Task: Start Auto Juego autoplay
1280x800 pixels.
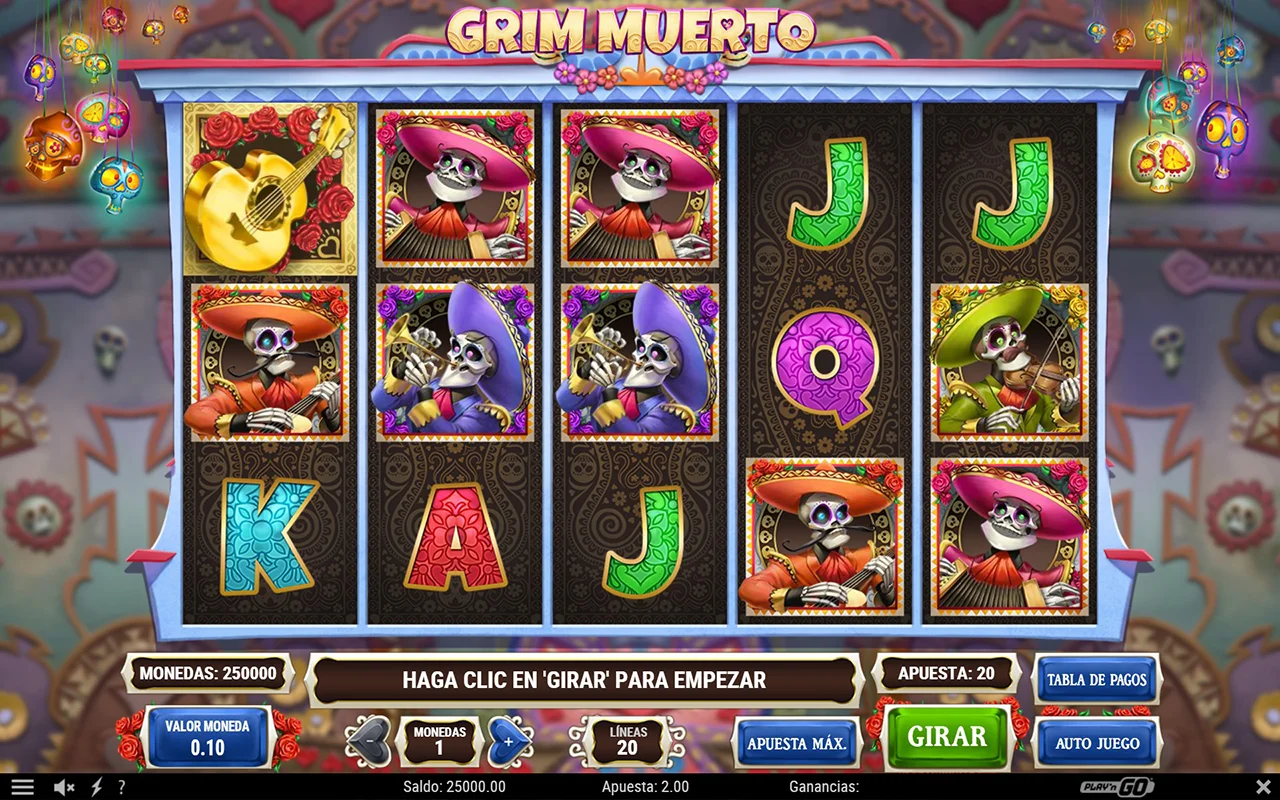Action: click(1096, 743)
